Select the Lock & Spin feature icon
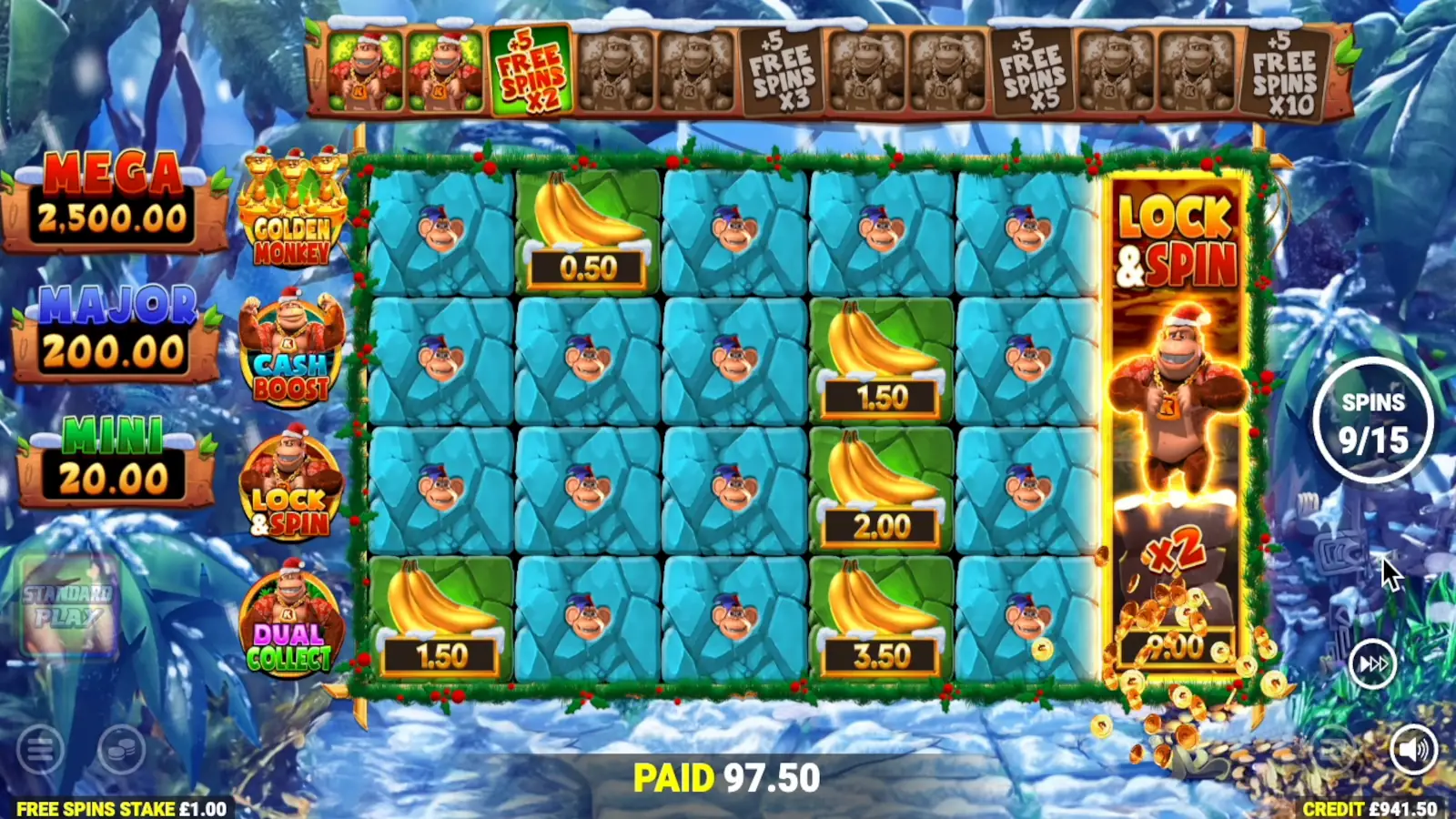The image size is (1456, 819). [x=291, y=482]
